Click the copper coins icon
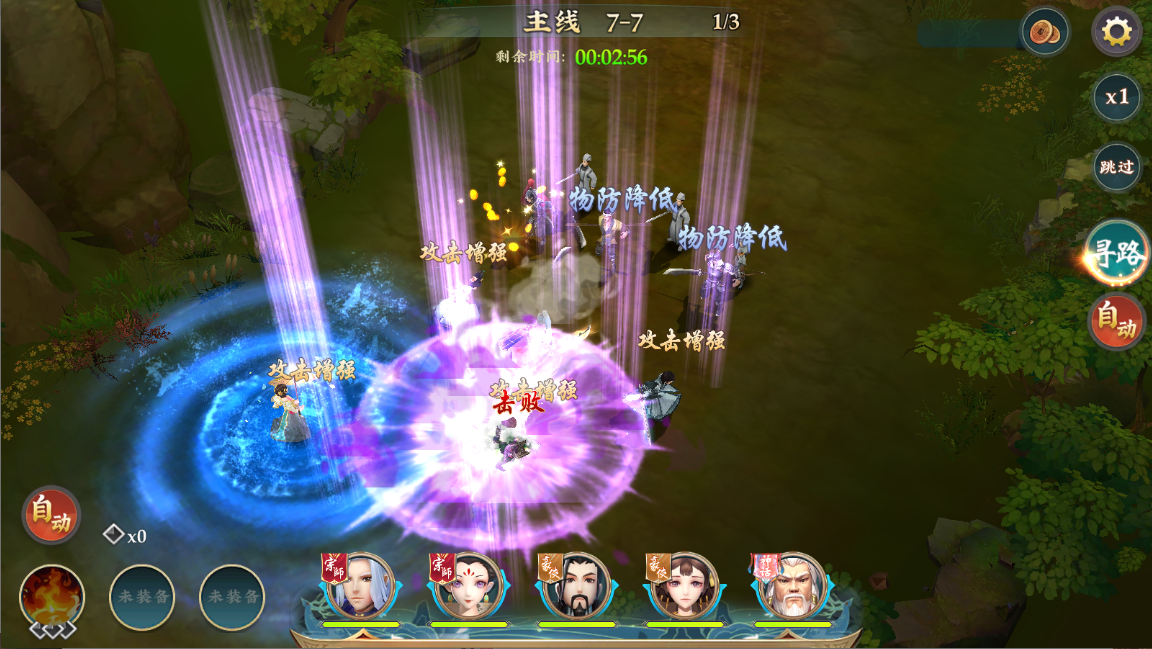The height and width of the screenshot is (649, 1152). [1045, 32]
